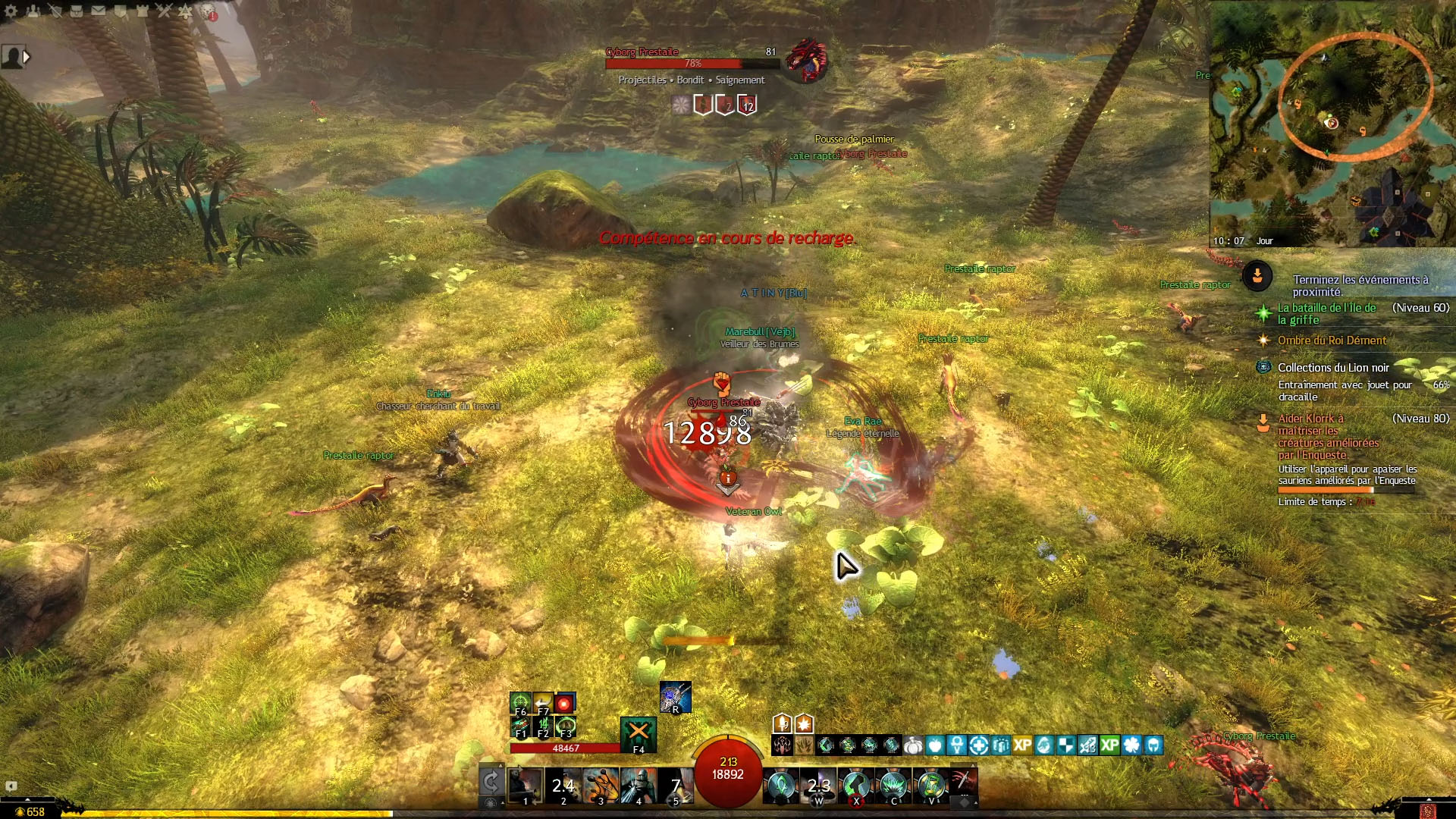The width and height of the screenshot is (1456, 819).
Task: Open the contacts and friends panel
Action: pyautogui.click(x=33, y=11)
